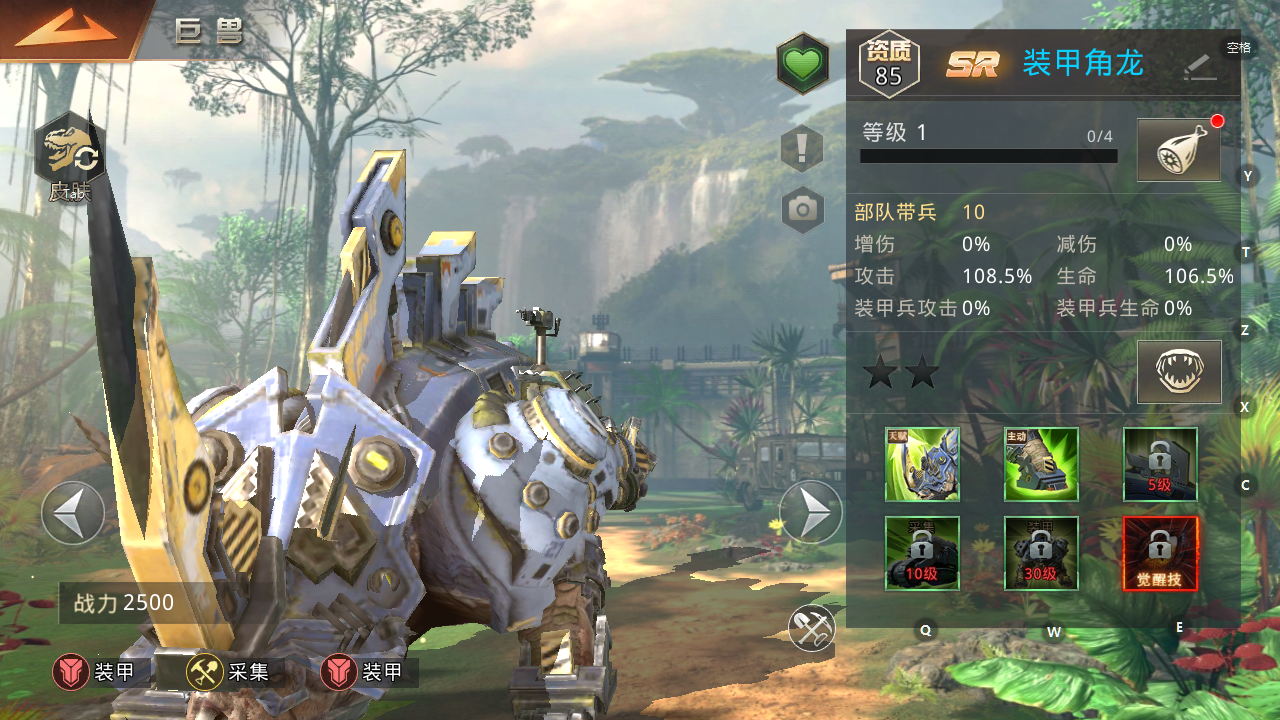
Task: Click the shovel and pickaxe round icon
Action: (811, 627)
